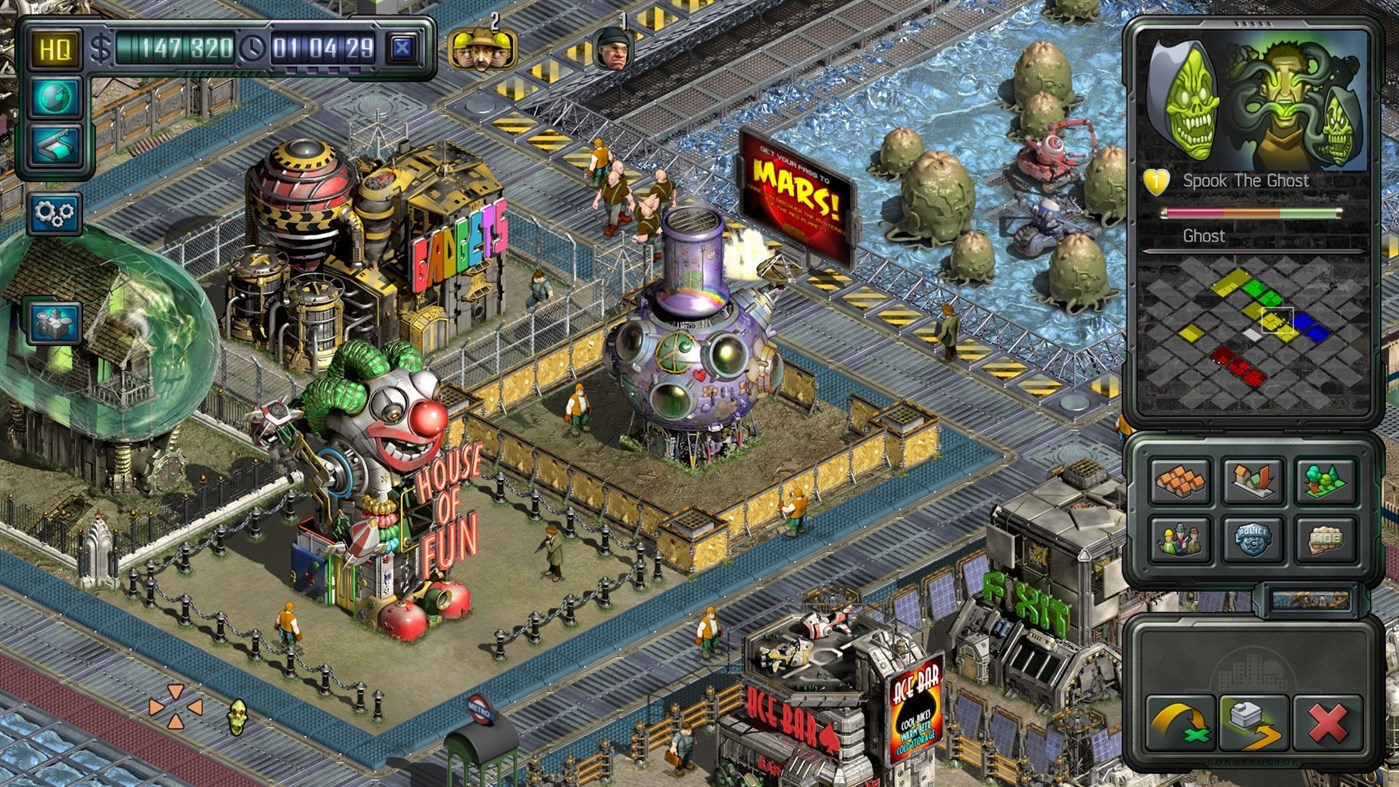Click the heart icon beside Spook The Ghost
The width and height of the screenshot is (1399, 787).
click(1156, 180)
